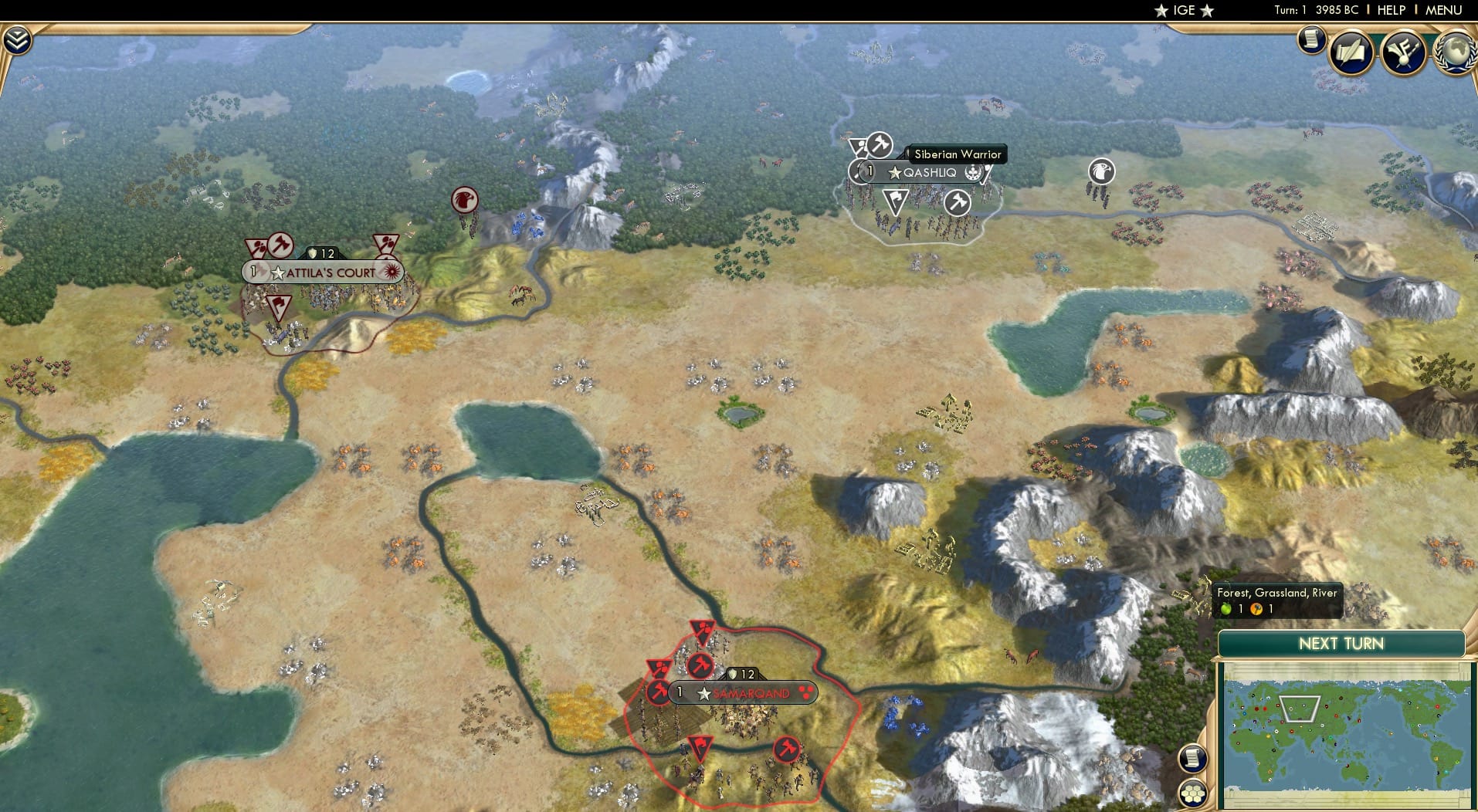Open the notification log scroll icon near minimap

pos(1192,758)
